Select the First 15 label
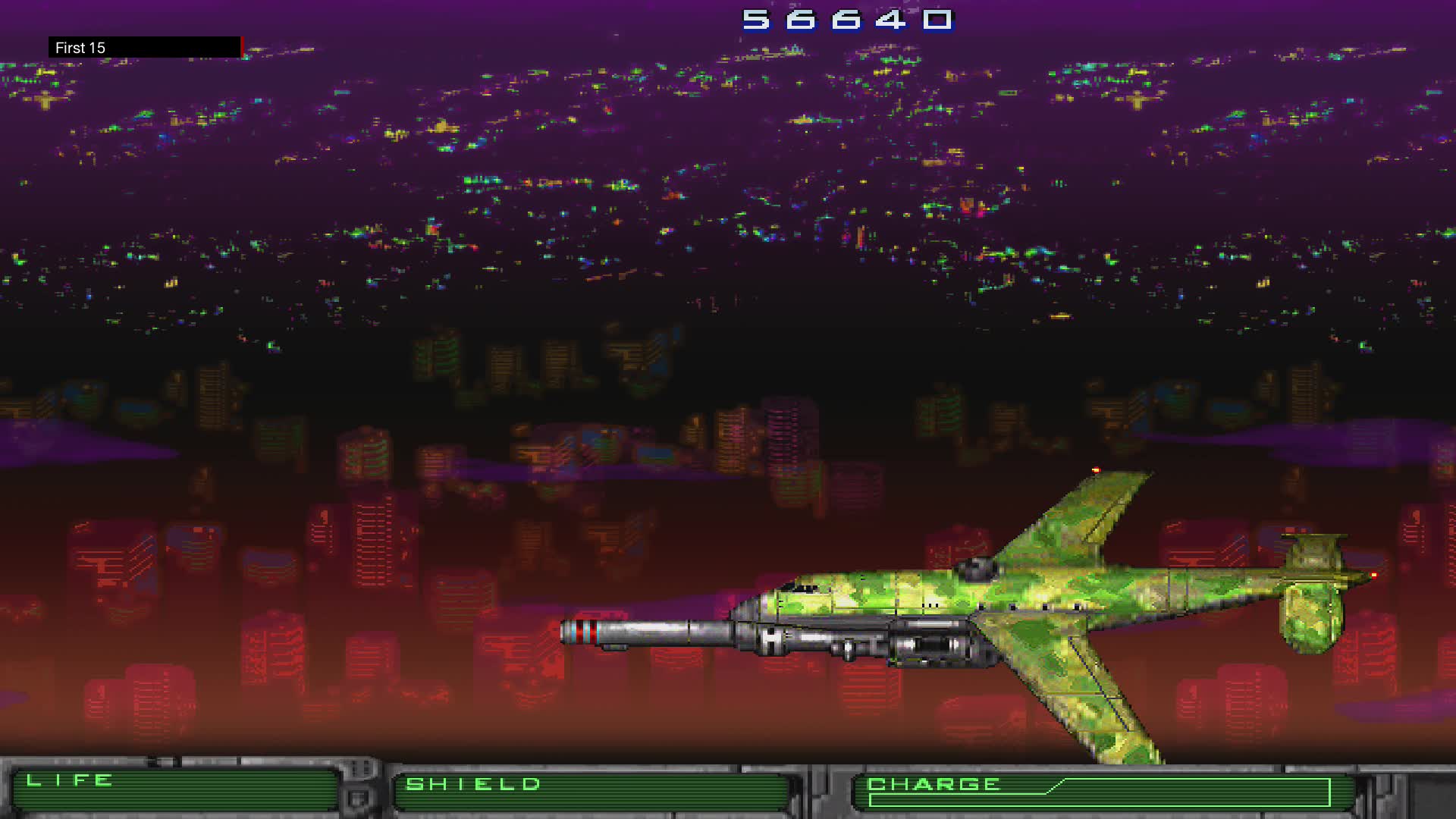This screenshot has height=819, width=1456. (x=79, y=48)
